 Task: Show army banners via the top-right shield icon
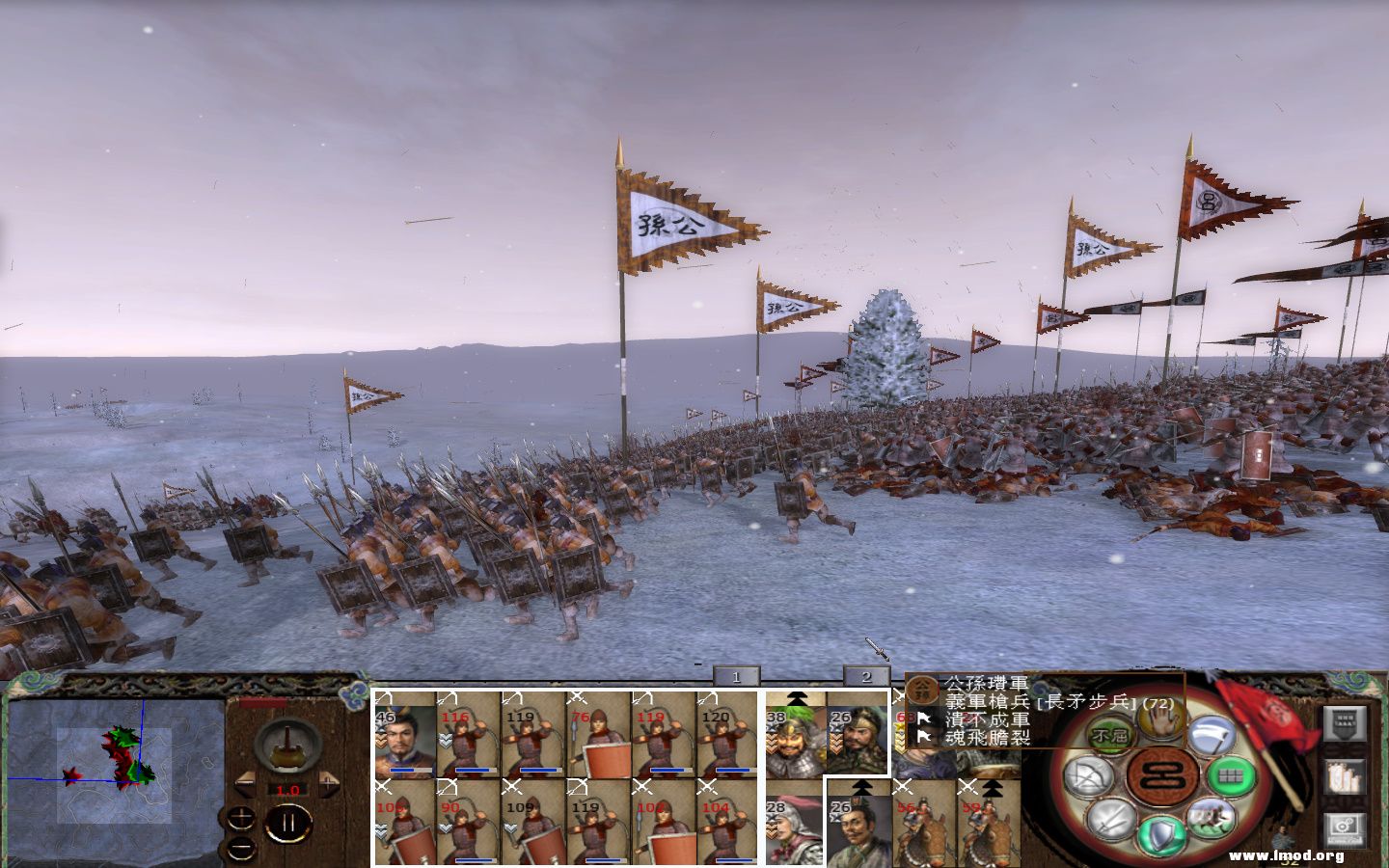tap(1344, 725)
